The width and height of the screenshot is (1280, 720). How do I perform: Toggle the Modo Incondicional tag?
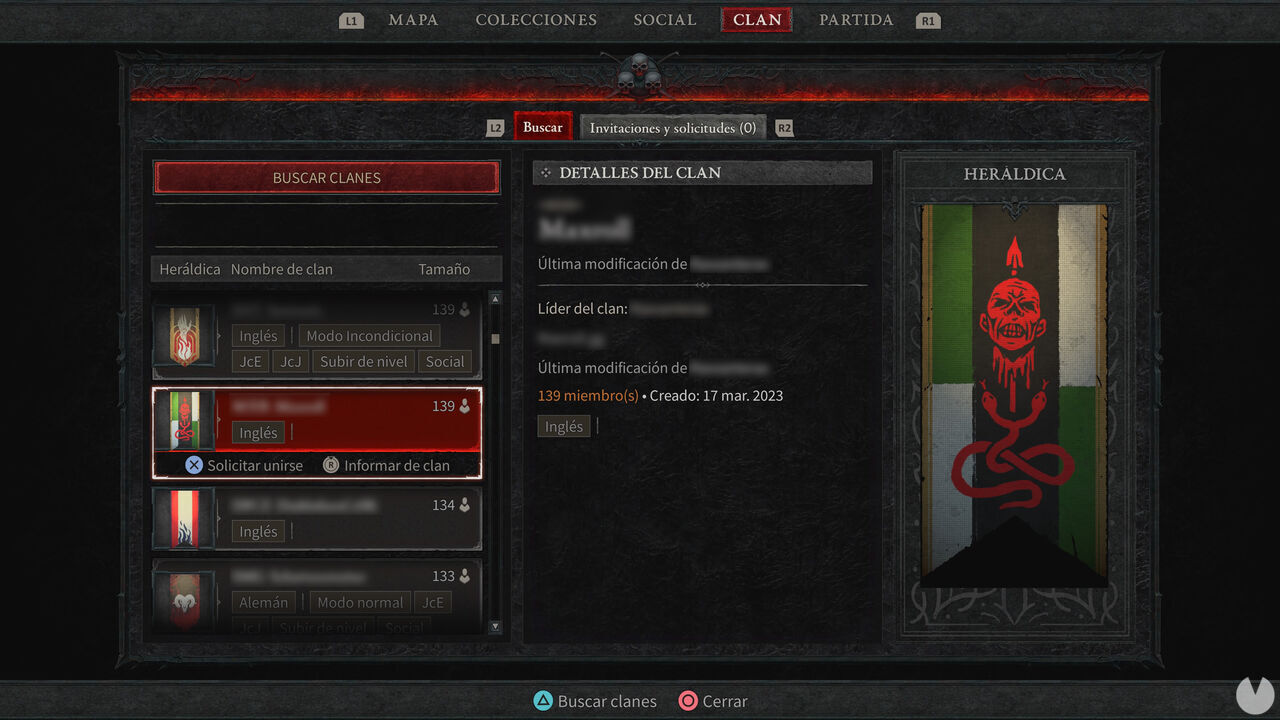369,335
